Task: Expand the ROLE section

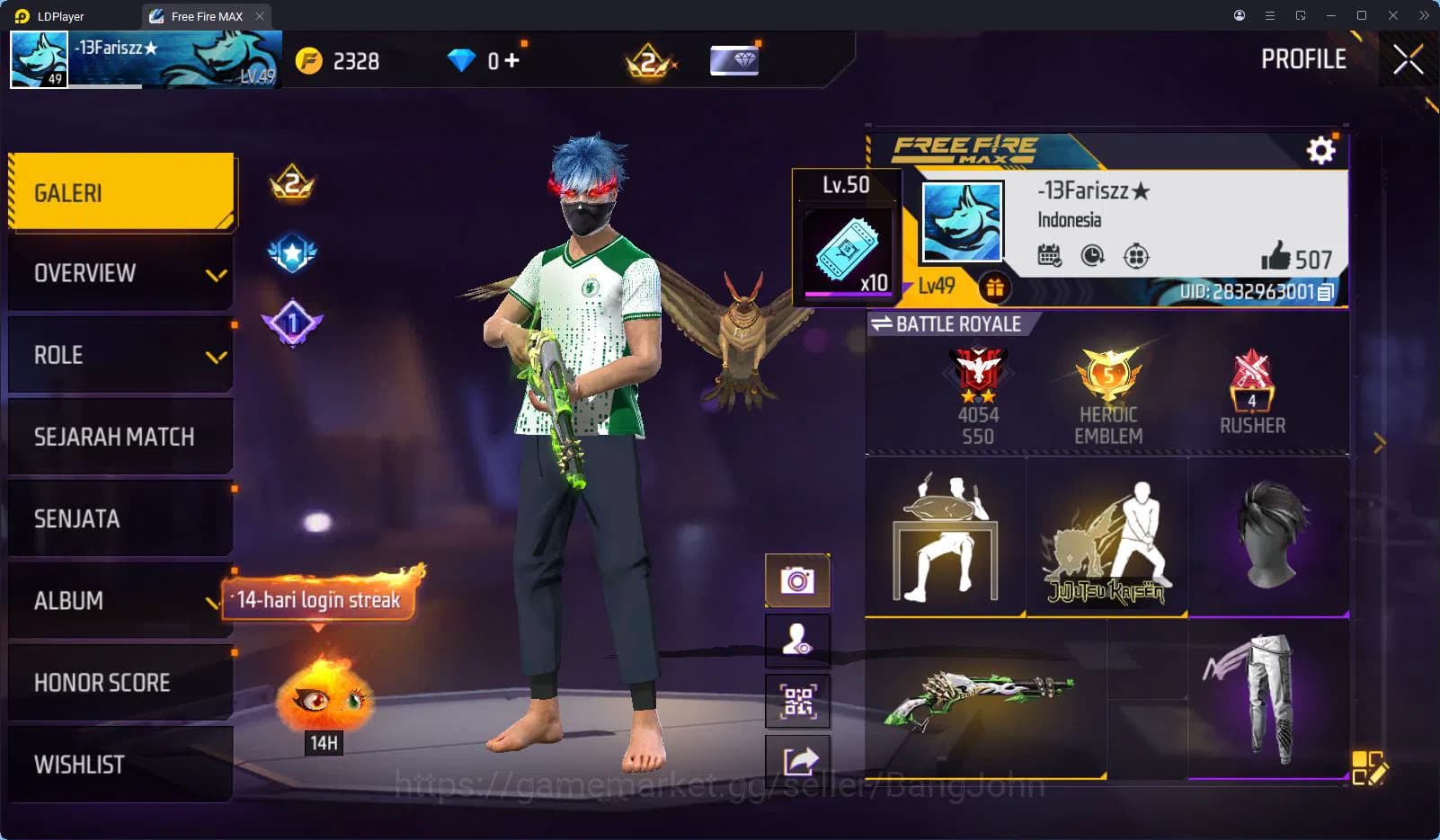Action: [x=121, y=354]
